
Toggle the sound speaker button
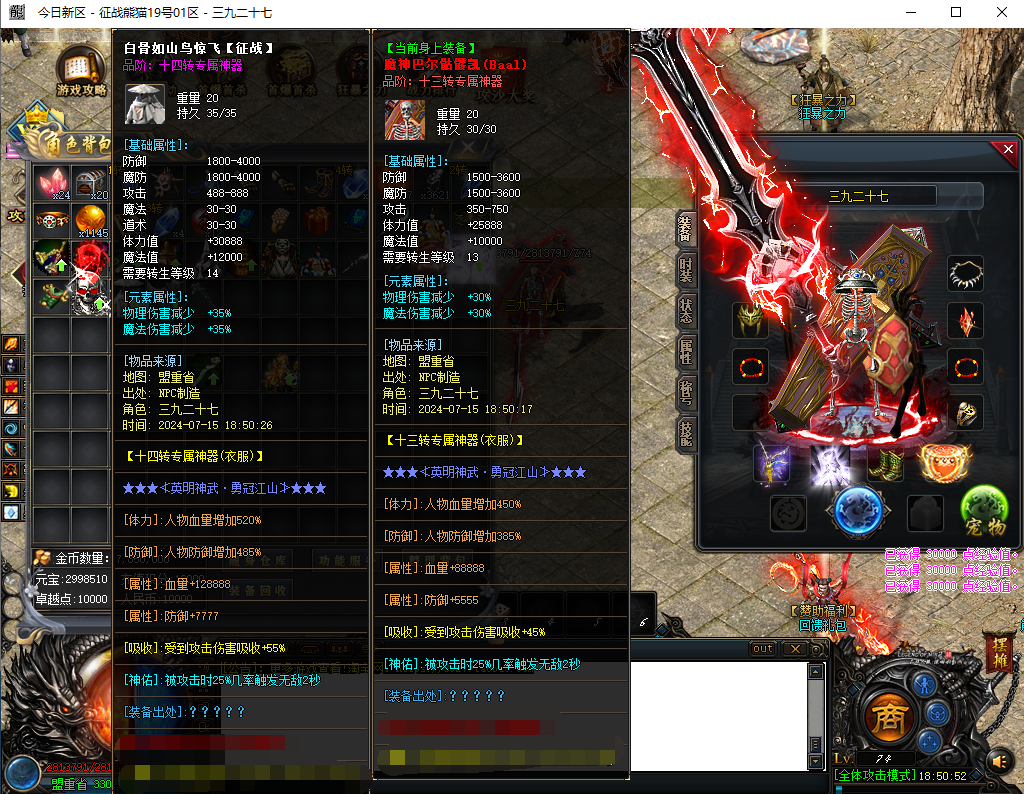click(x=999, y=763)
